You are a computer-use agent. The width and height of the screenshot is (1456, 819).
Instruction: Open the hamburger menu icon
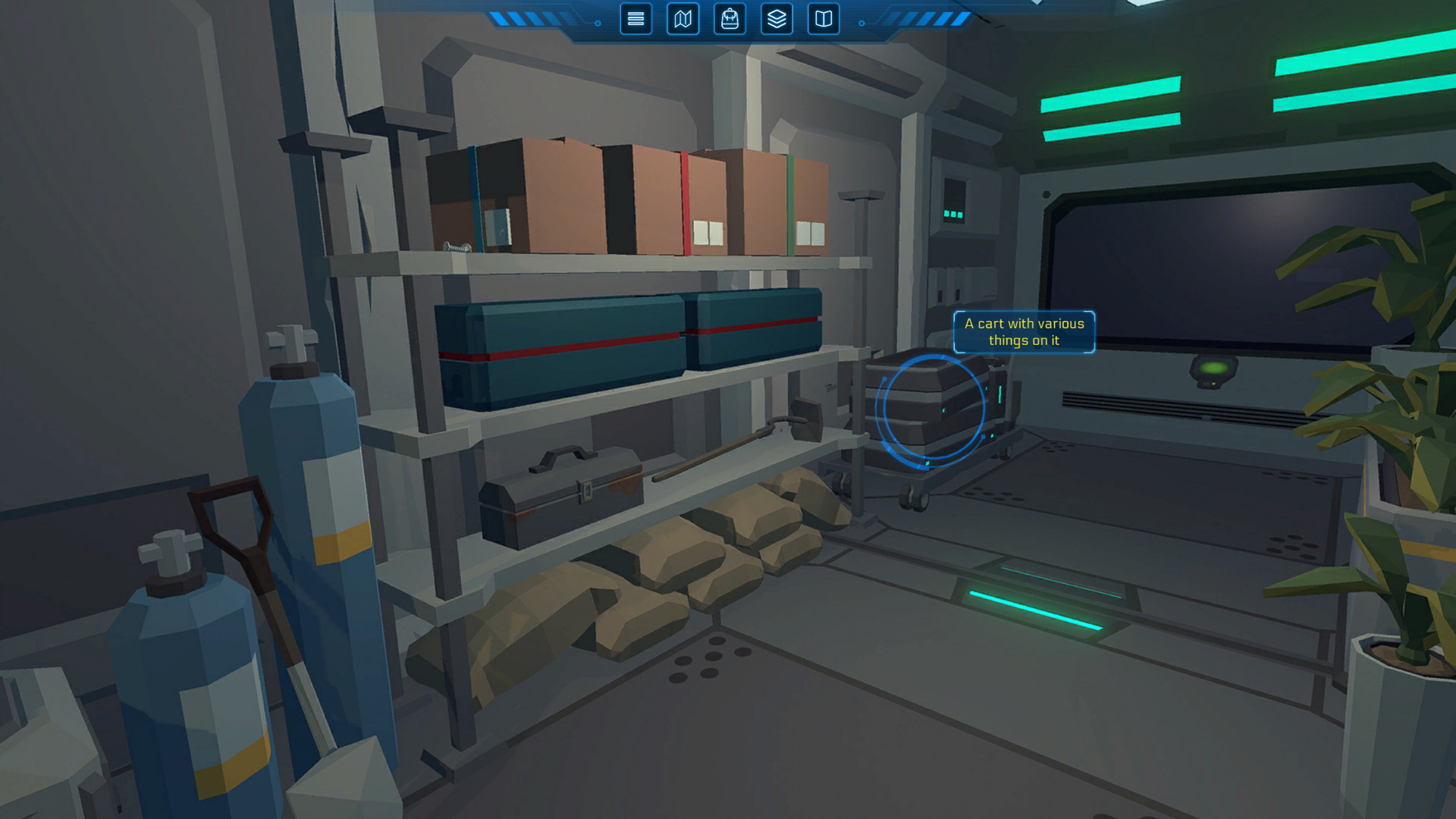tap(635, 20)
